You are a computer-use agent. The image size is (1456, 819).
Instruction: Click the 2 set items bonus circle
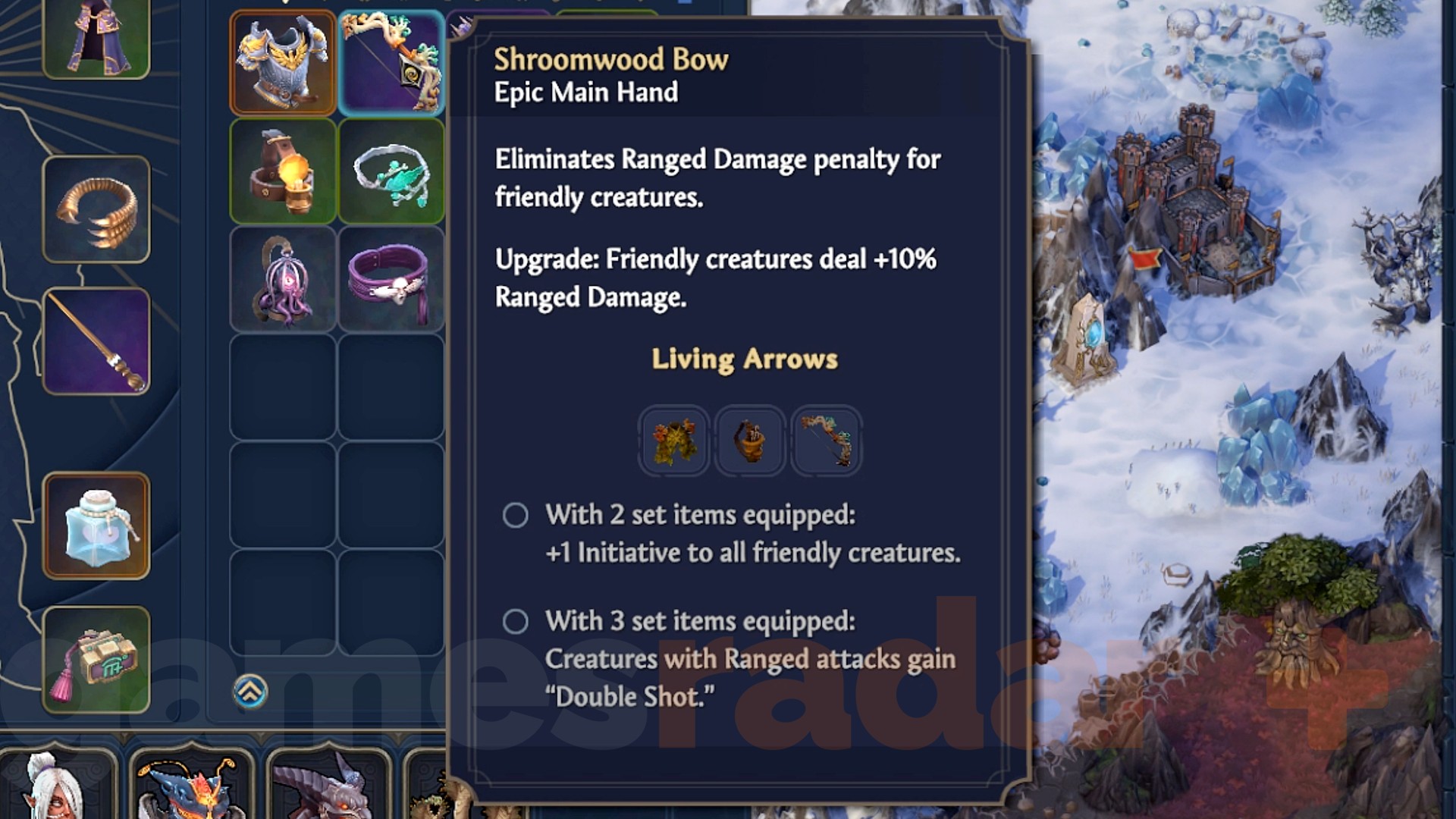click(516, 515)
